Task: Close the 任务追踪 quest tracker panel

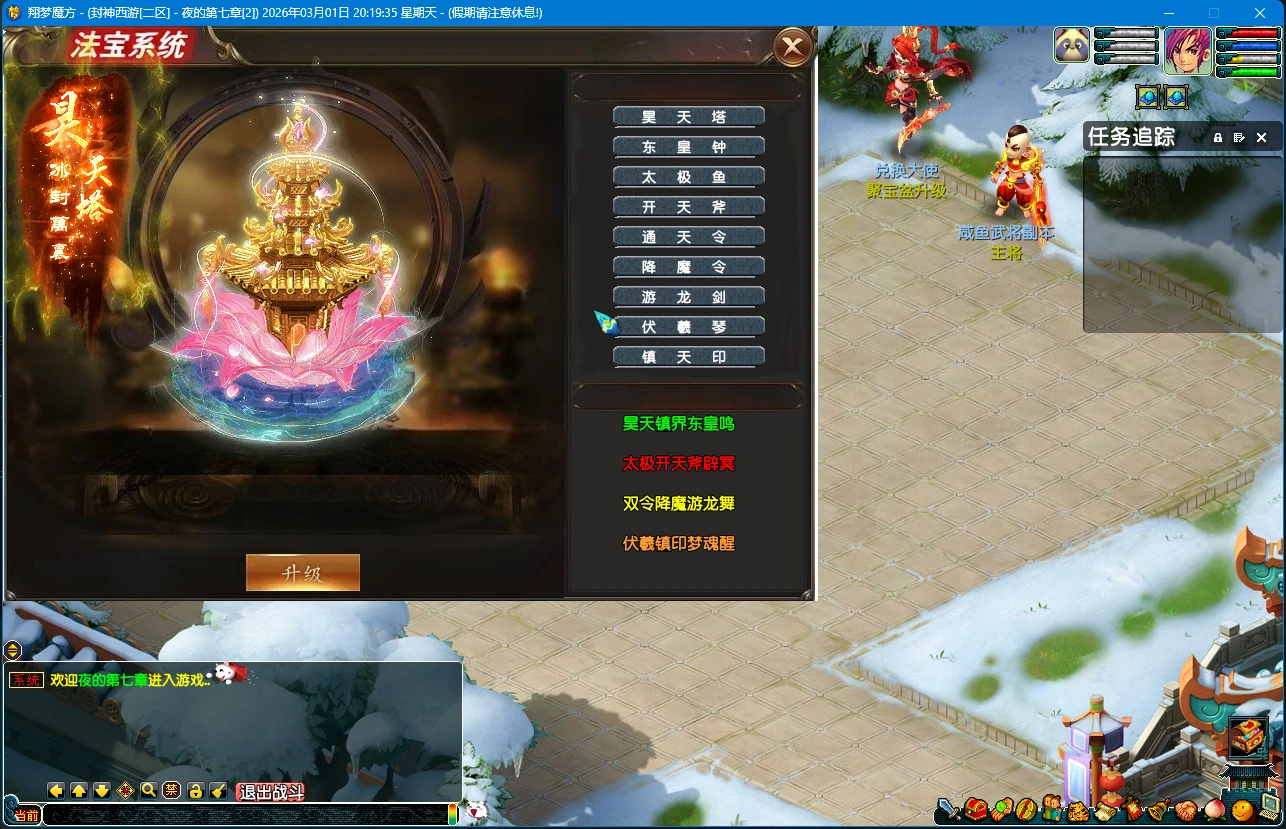Action: [1261, 138]
